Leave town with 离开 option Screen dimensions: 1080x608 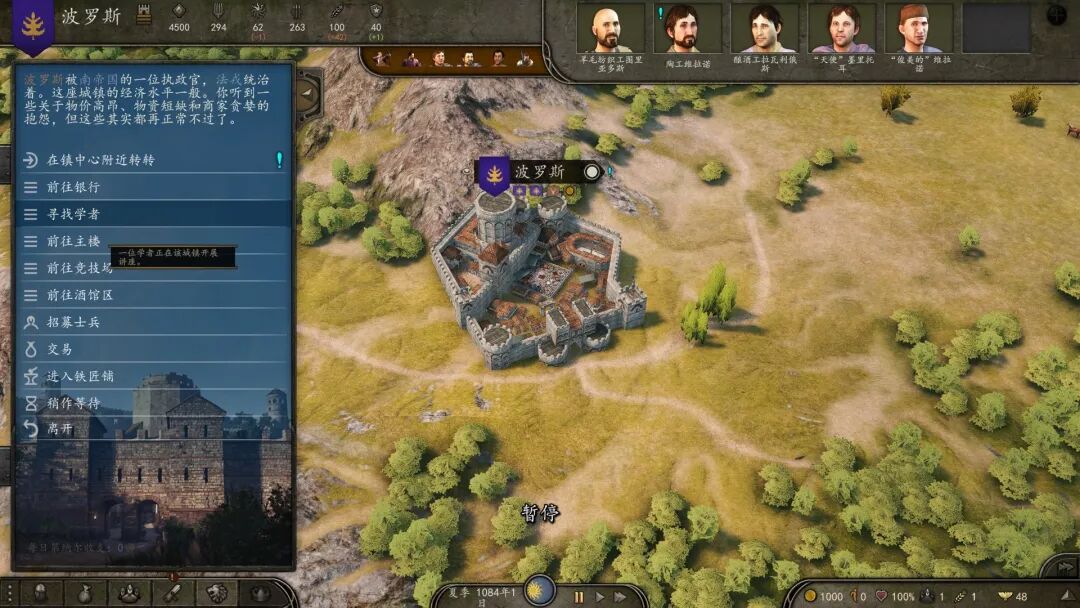click(x=60, y=430)
